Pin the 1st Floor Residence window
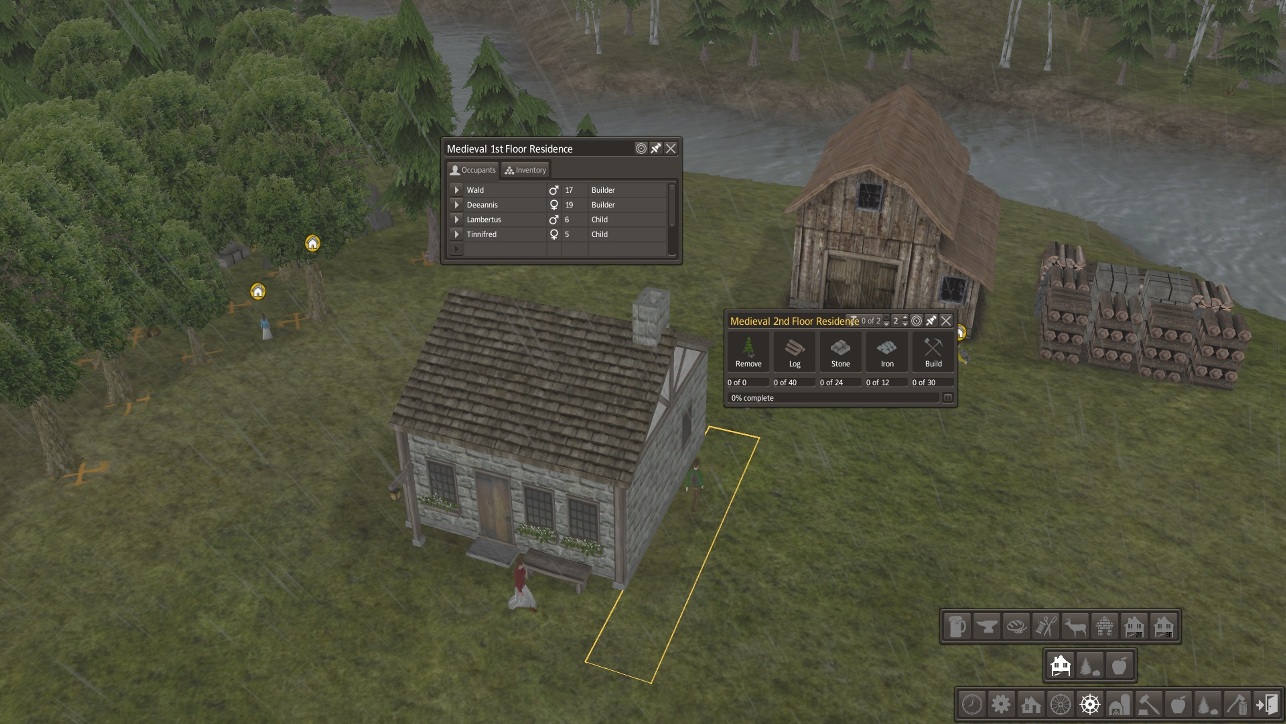Viewport: 1286px width, 724px height. click(x=656, y=148)
